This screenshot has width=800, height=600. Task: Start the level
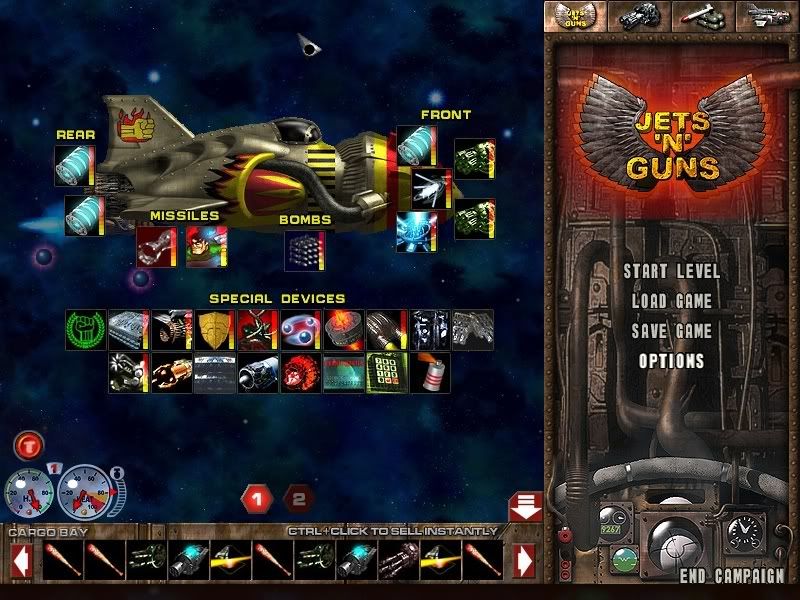tap(671, 271)
